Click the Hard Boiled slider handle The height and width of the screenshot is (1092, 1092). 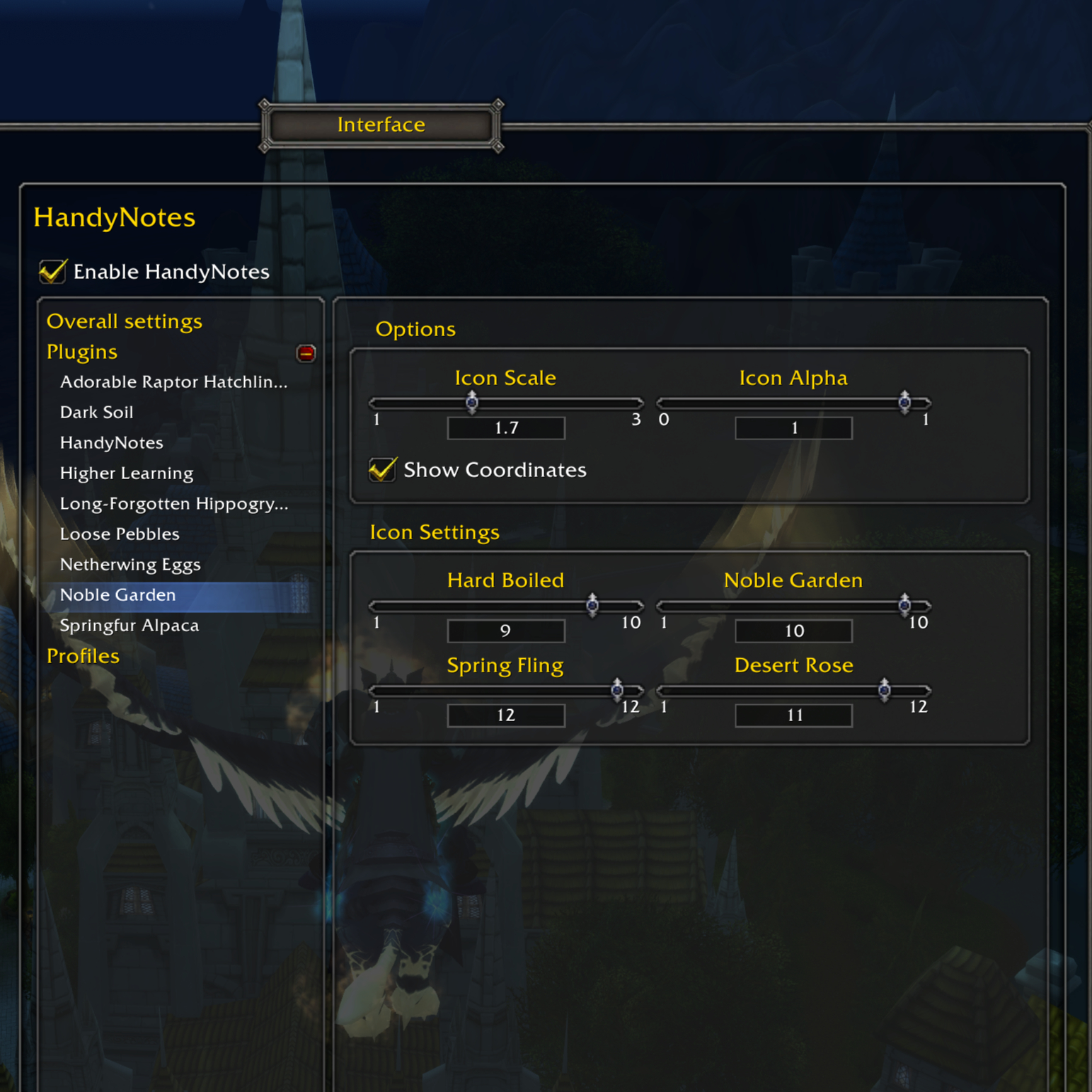pos(592,605)
